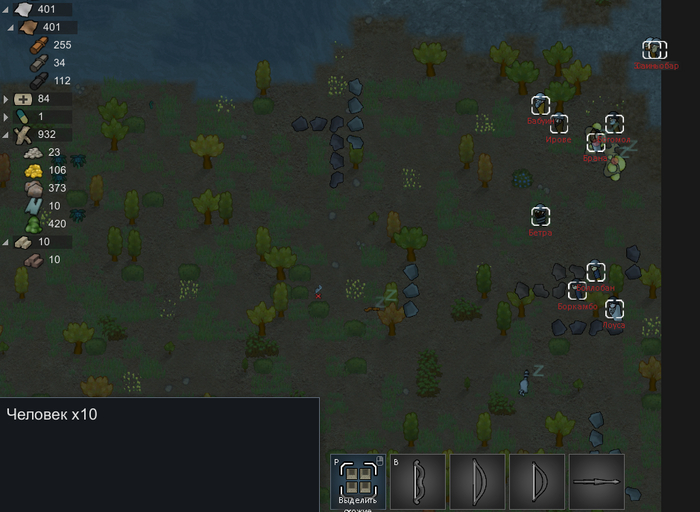This screenshot has width=700, height=512.
Task: Collapse the resource category showing 932
Action: point(7,134)
